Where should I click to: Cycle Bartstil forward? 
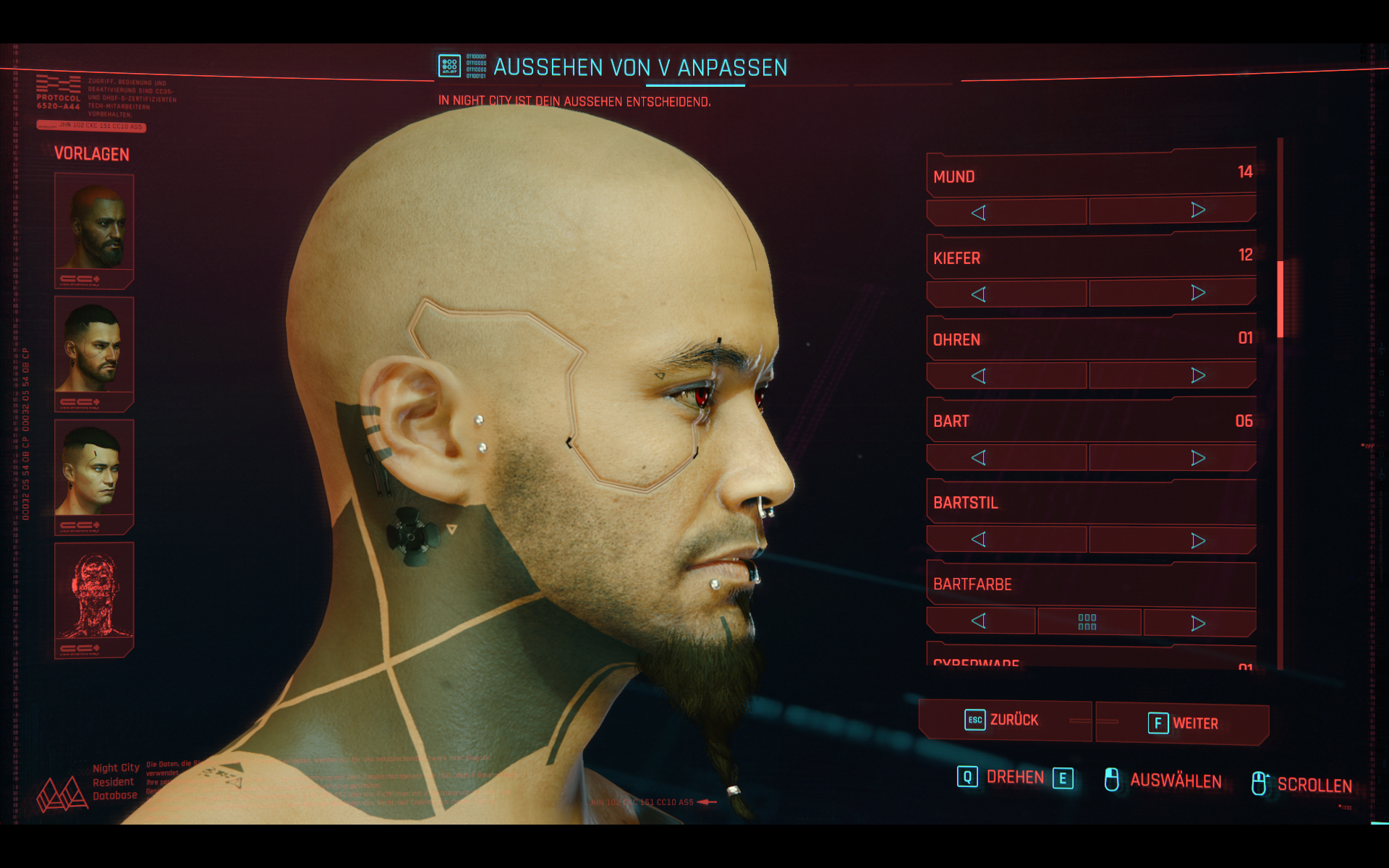point(1198,540)
